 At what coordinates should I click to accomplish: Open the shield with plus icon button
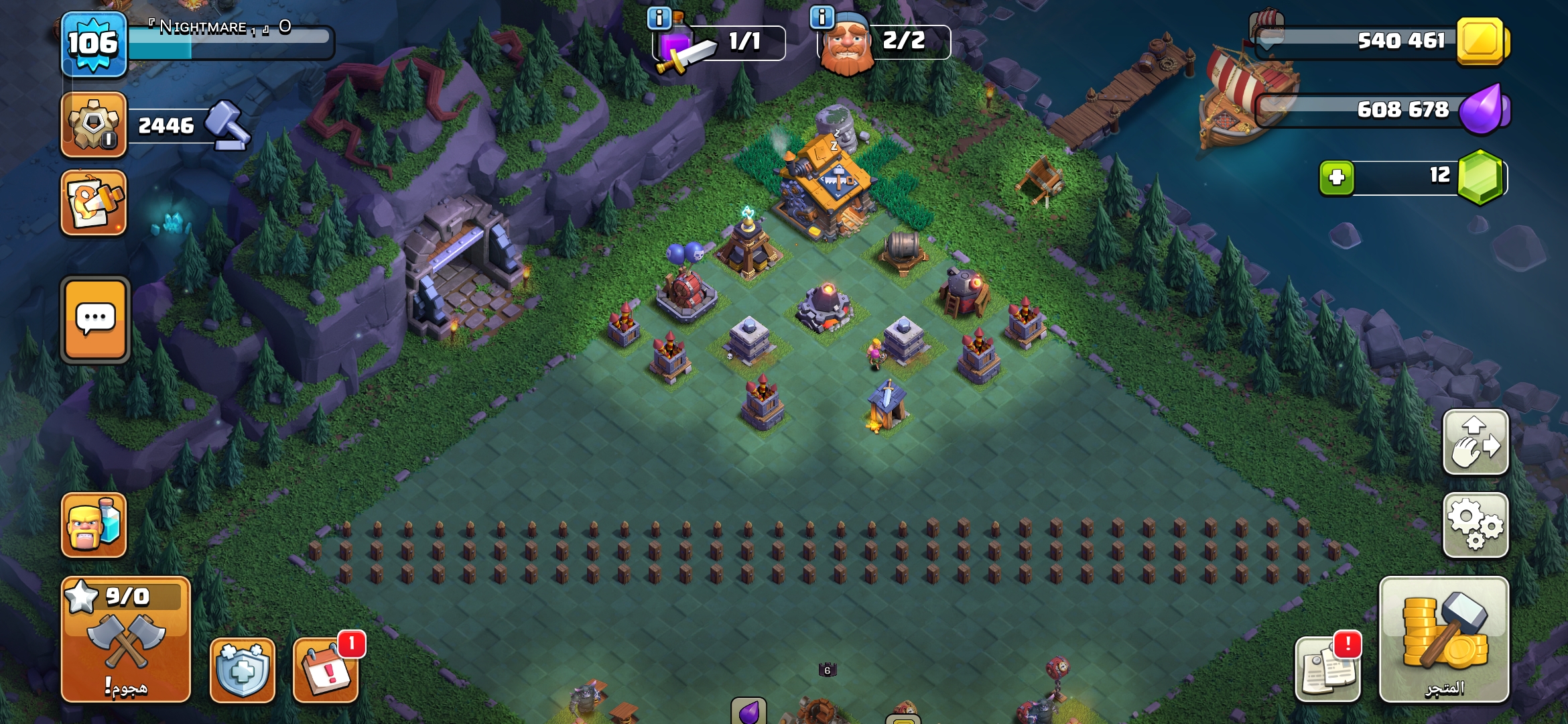[243, 670]
